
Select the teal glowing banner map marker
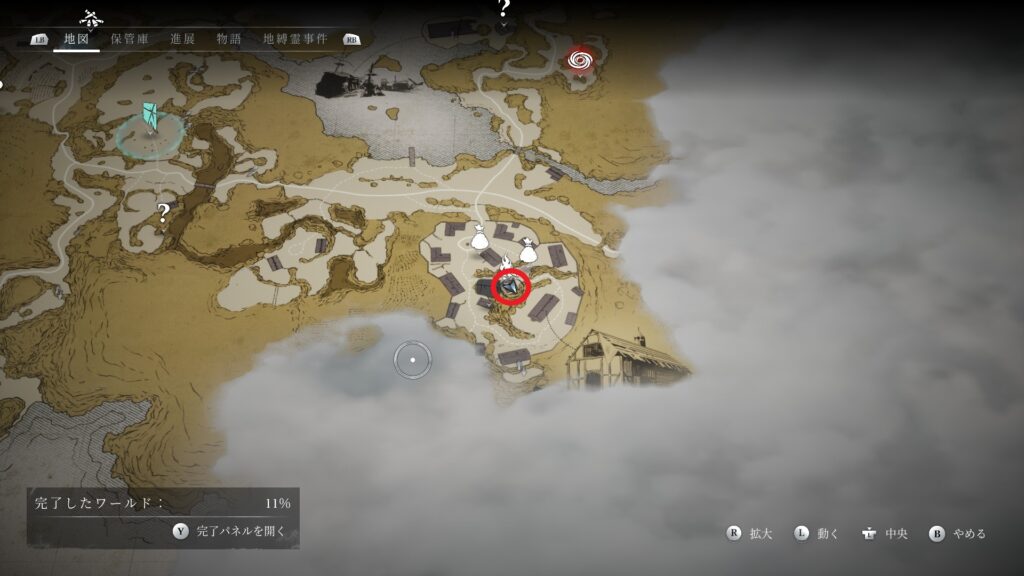click(x=150, y=119)
